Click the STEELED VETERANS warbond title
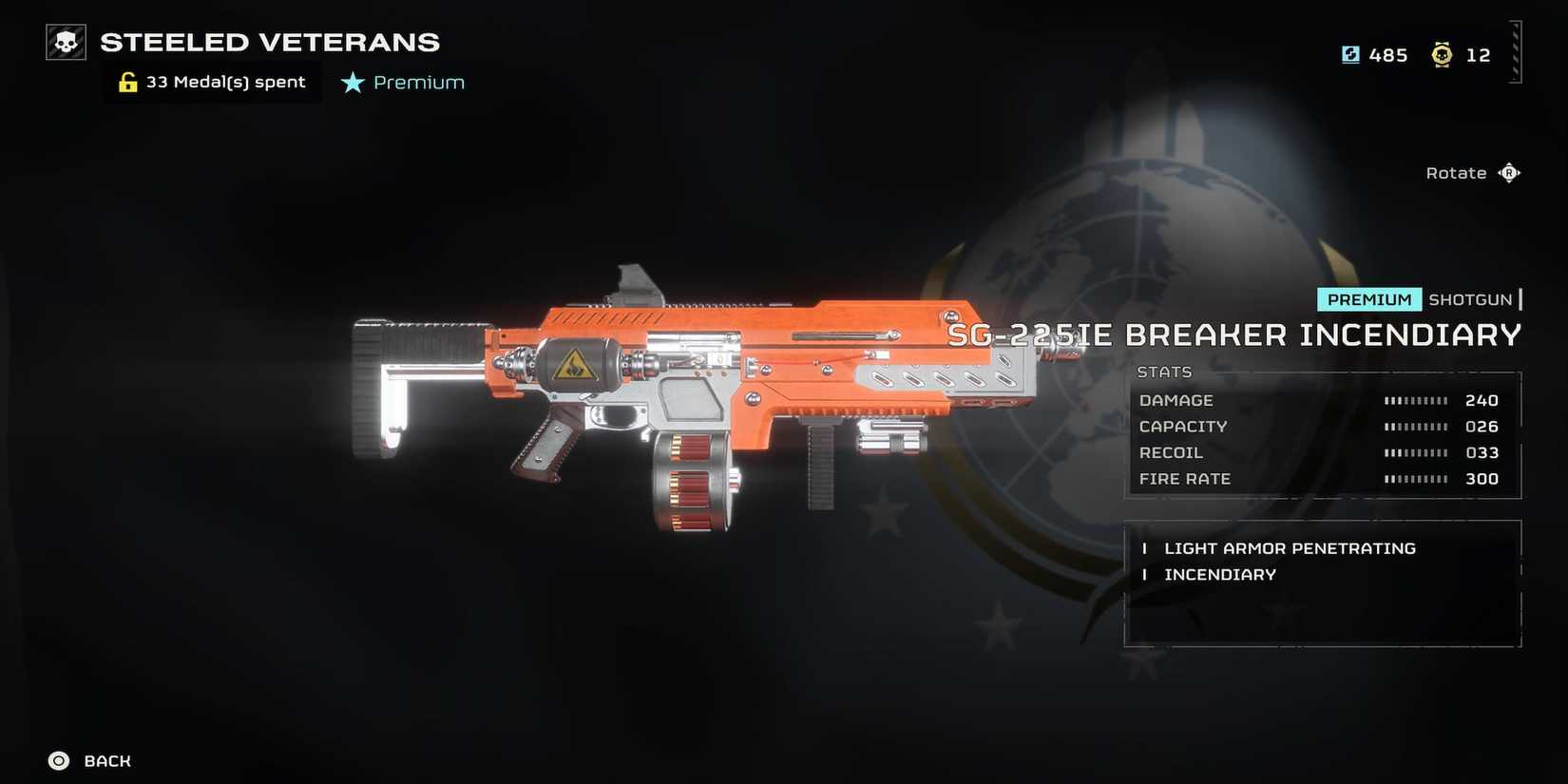Viewport: 1568px width, 784px height. pyautogui.click(x=269, y=42)
